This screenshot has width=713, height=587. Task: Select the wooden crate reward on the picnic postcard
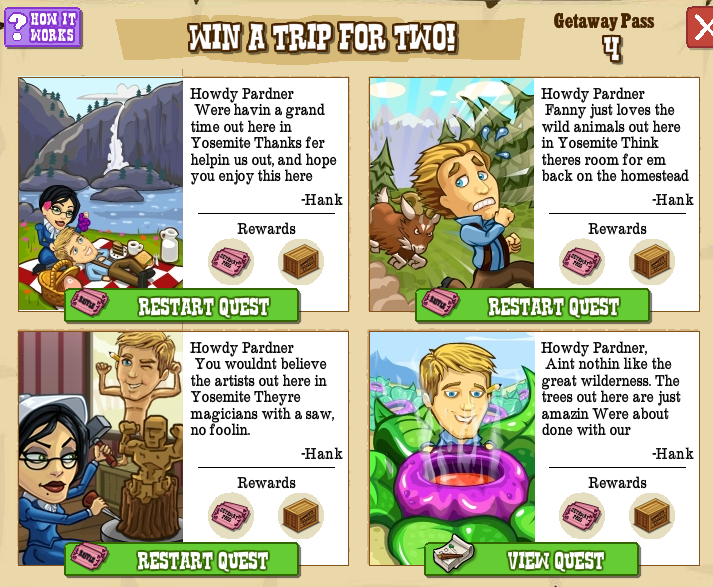pyautogui.click(x=300, y=262)
